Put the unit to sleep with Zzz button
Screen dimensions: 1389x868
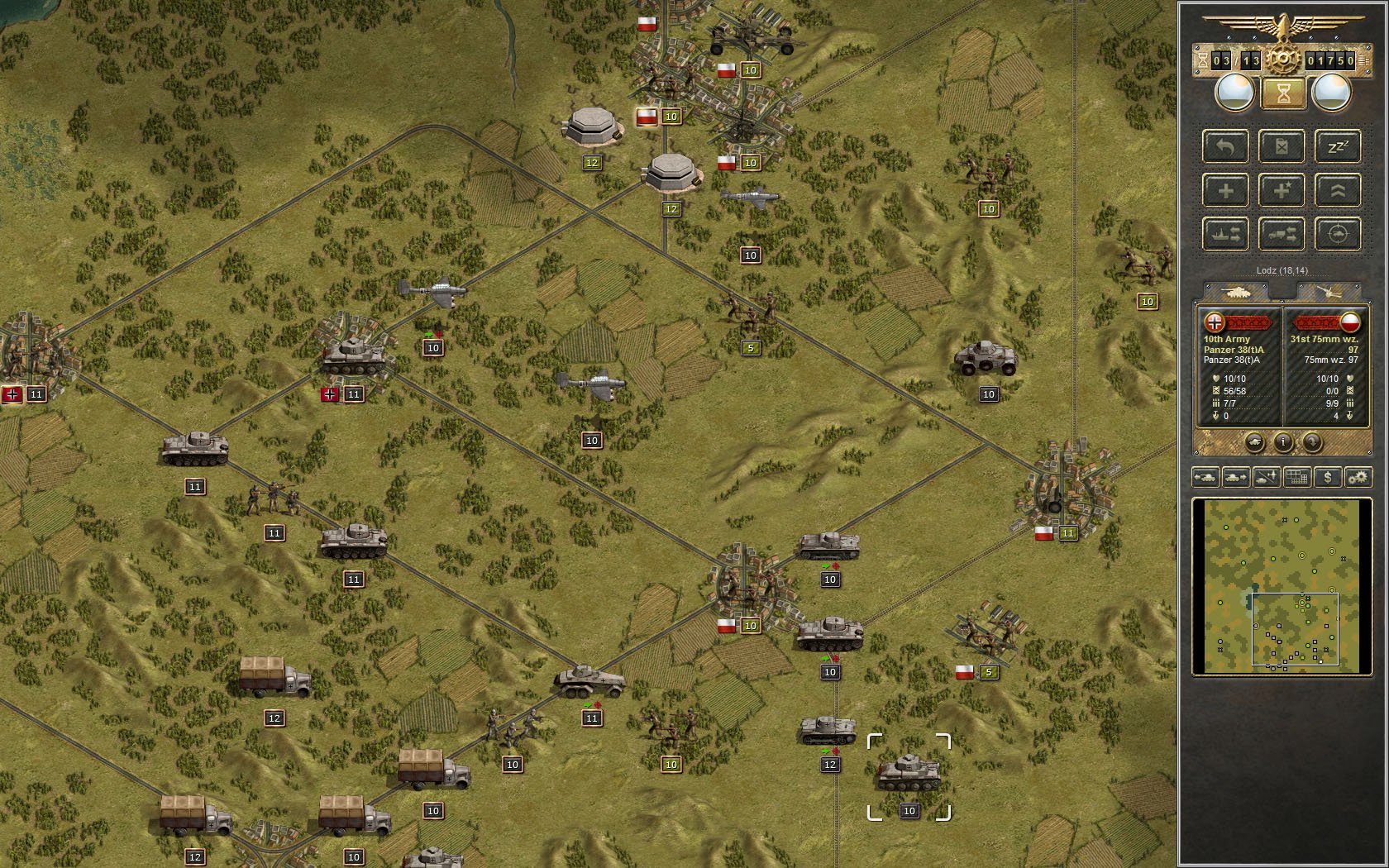click(x=1337, y=147)
